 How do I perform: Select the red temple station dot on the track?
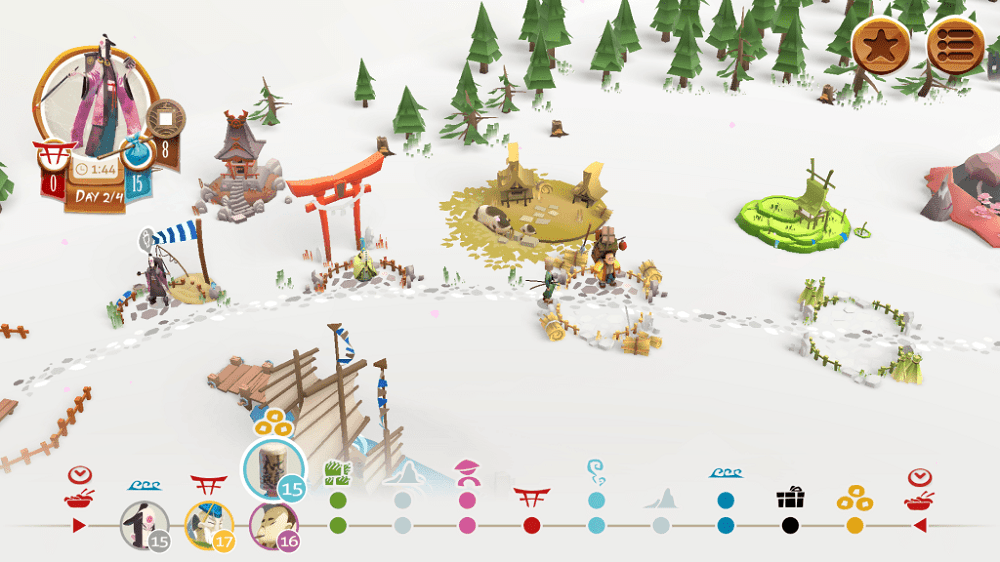pos(532,525)
